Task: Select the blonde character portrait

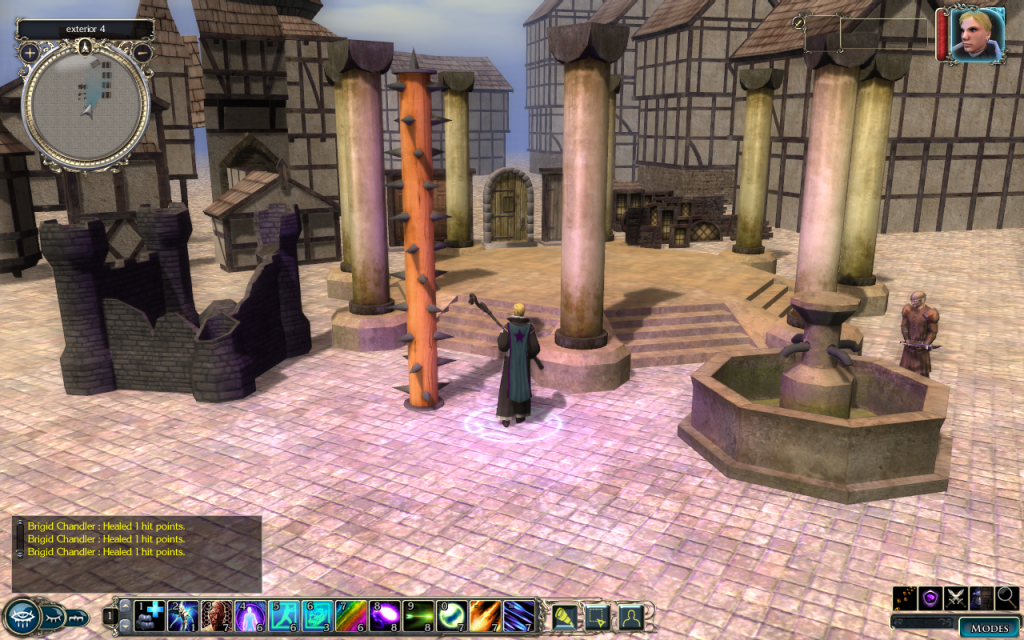Action: point(971,36)
